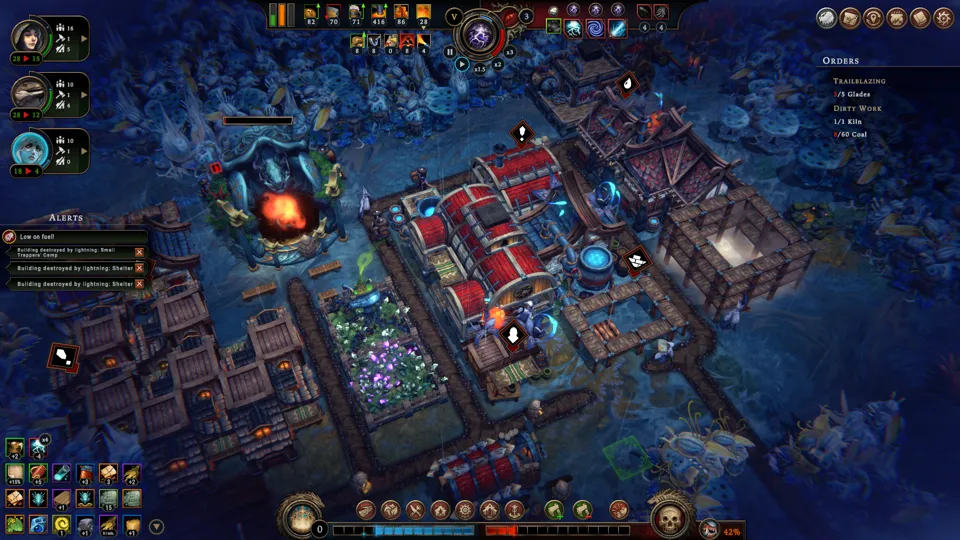
Task: Set game speed to x1.5
Action: (479, 68)
